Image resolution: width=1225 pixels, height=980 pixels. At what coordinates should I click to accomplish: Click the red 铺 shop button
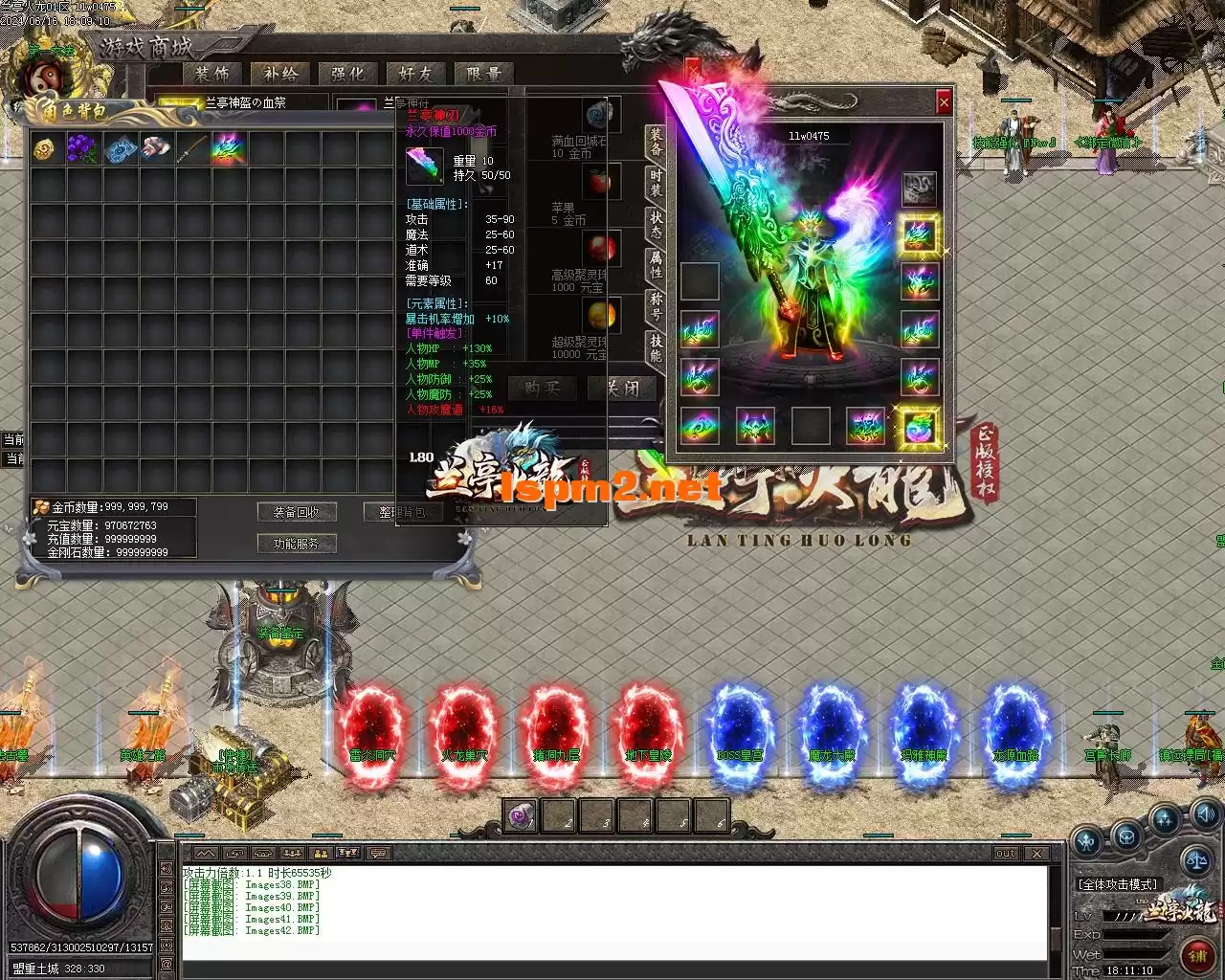1196,954
